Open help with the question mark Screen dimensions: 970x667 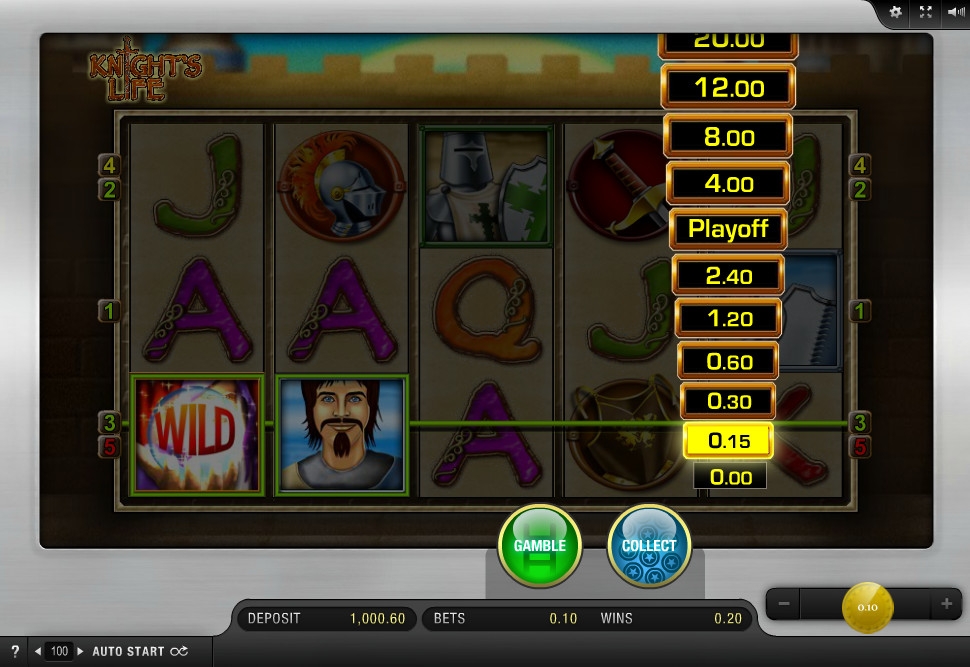point(15,651)
